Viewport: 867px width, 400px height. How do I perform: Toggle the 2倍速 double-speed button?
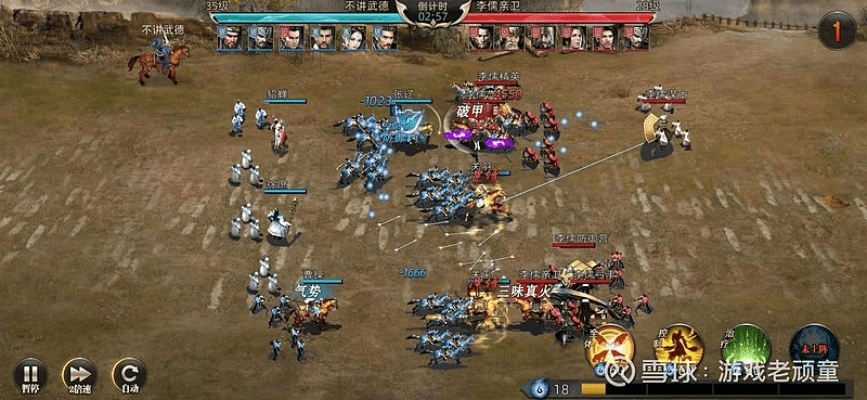[78, 373]
